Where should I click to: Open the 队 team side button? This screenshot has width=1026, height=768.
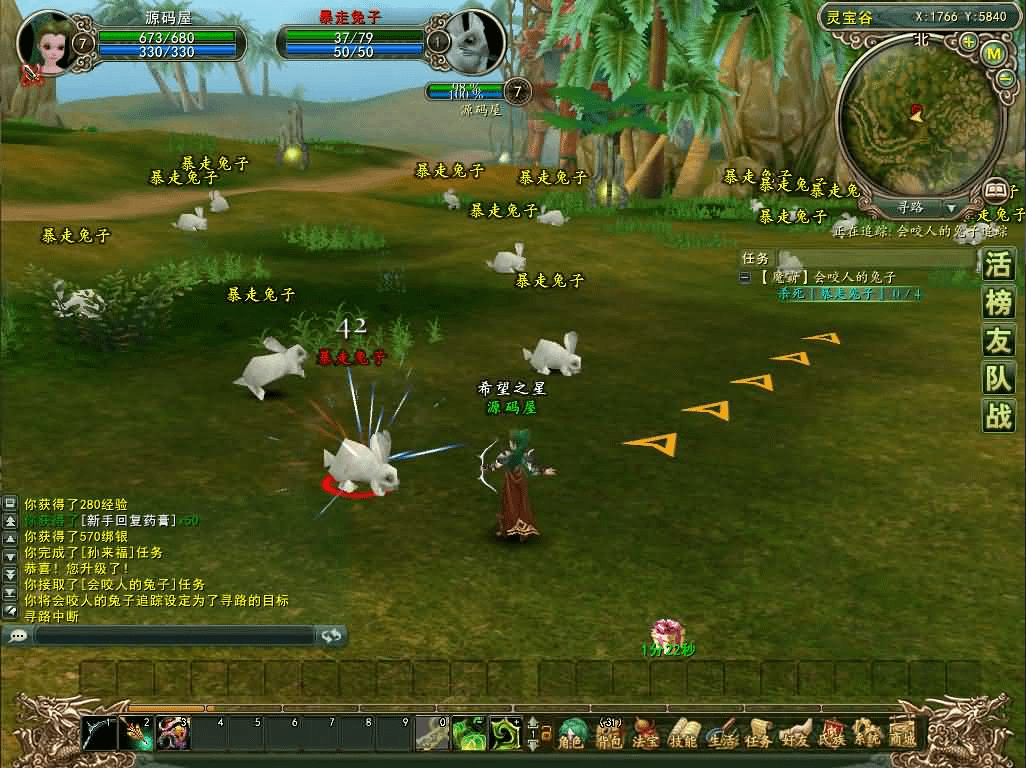[998, 378]
